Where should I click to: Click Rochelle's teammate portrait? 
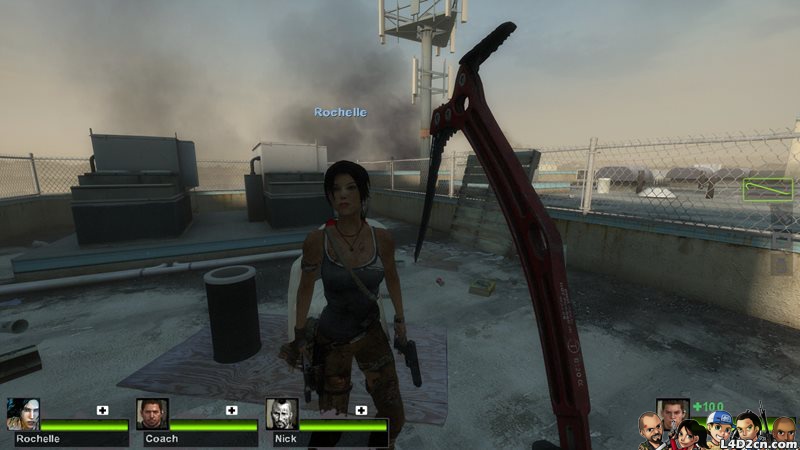(x=22, y=414)
